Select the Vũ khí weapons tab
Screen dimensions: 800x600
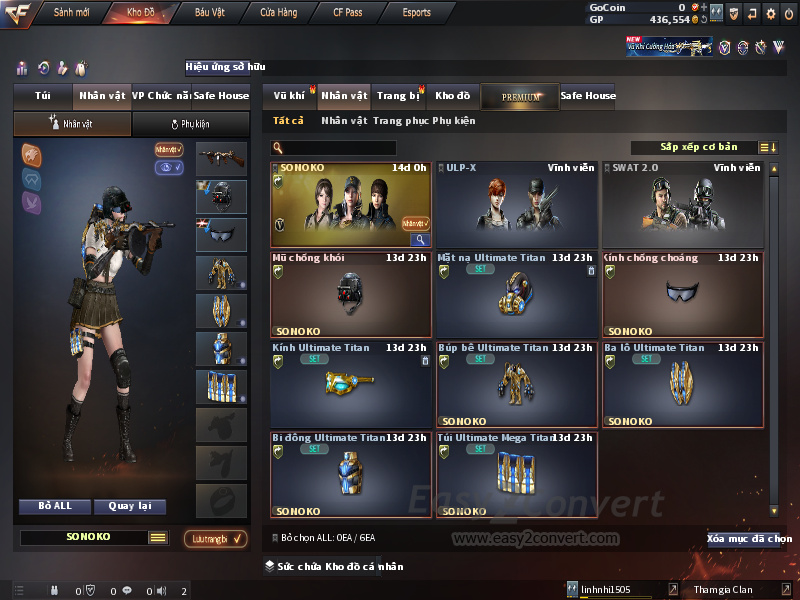[x=290, y=96]
